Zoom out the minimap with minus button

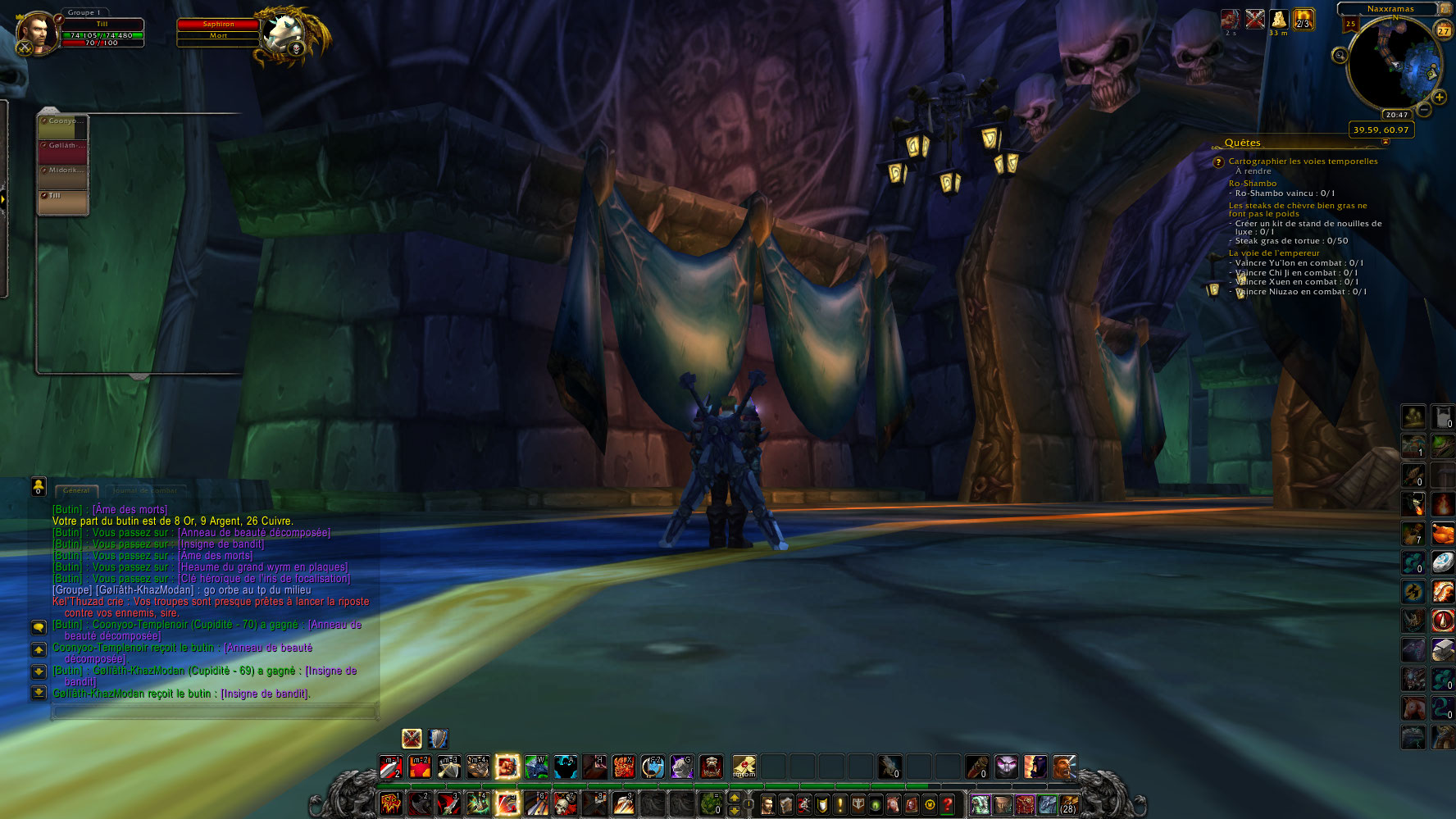pyautogui.click(x=1425, y=109)
